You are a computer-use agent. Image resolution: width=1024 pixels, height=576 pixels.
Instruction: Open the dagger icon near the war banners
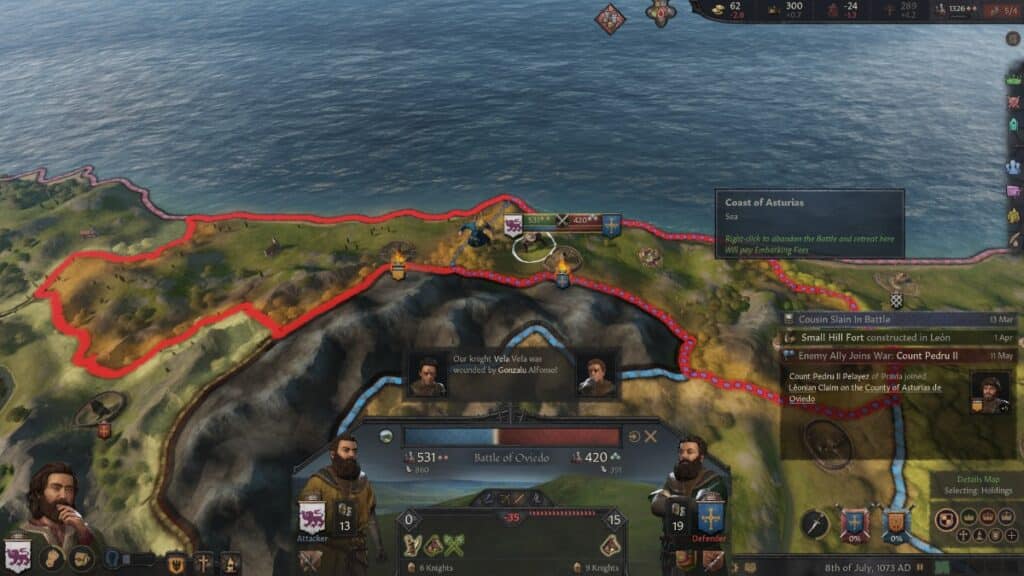click(x=813, y=523)
